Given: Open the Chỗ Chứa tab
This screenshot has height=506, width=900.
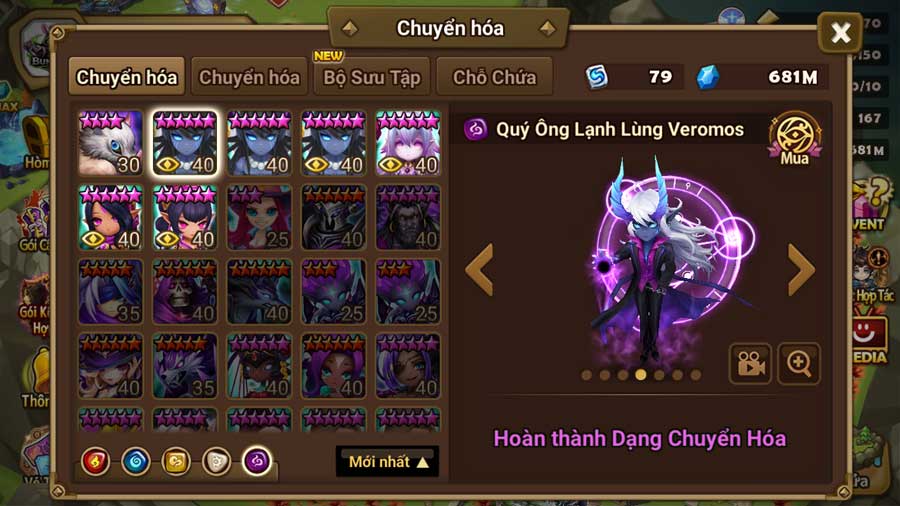Looking at the screenshot, I should [x=494, y=77].
